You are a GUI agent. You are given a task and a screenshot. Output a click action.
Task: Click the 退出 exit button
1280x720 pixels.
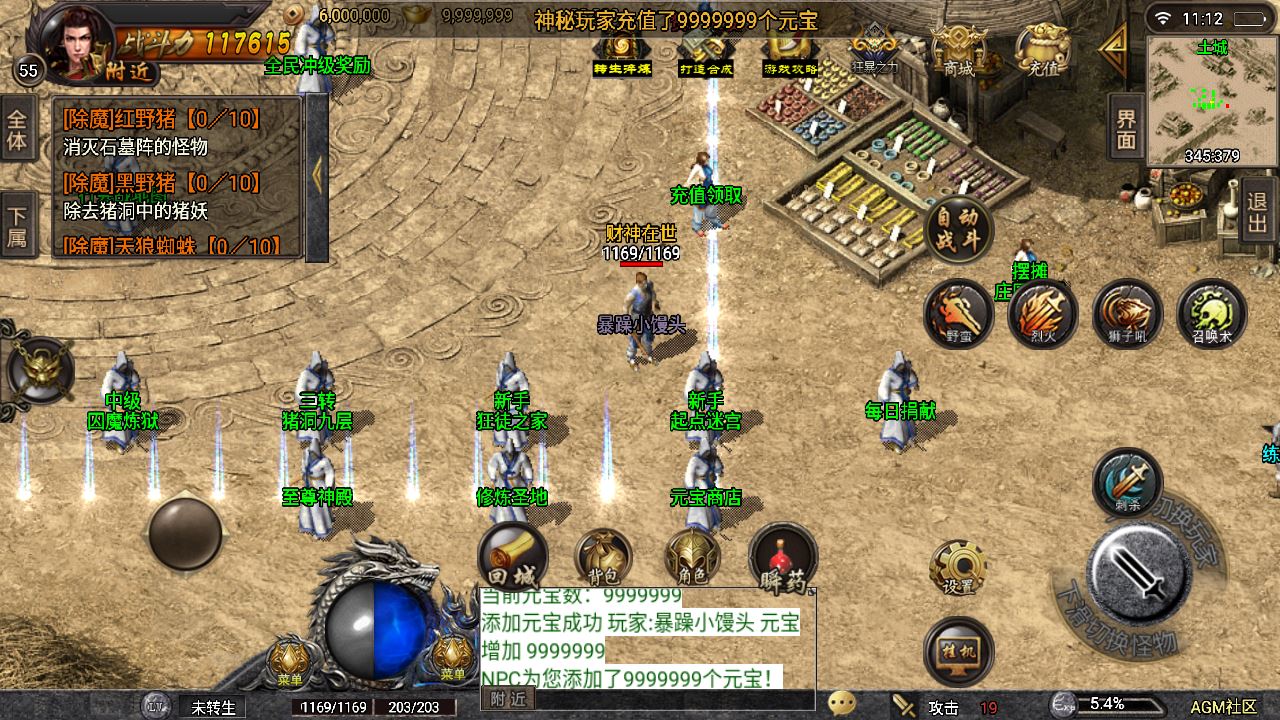[1258, 210]
